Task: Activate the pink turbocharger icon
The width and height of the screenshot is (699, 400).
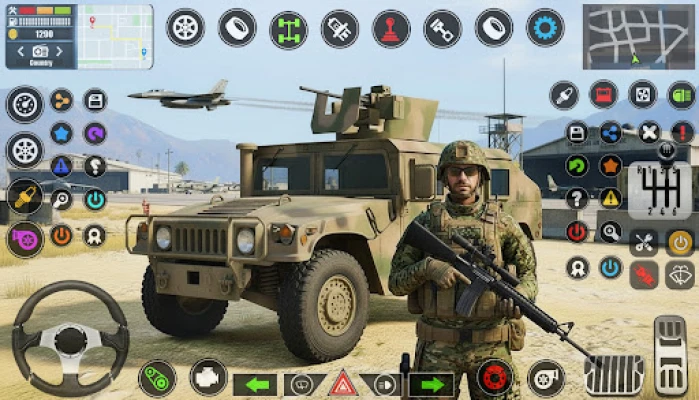Action: pyautogui.click(x=24, y=239)
